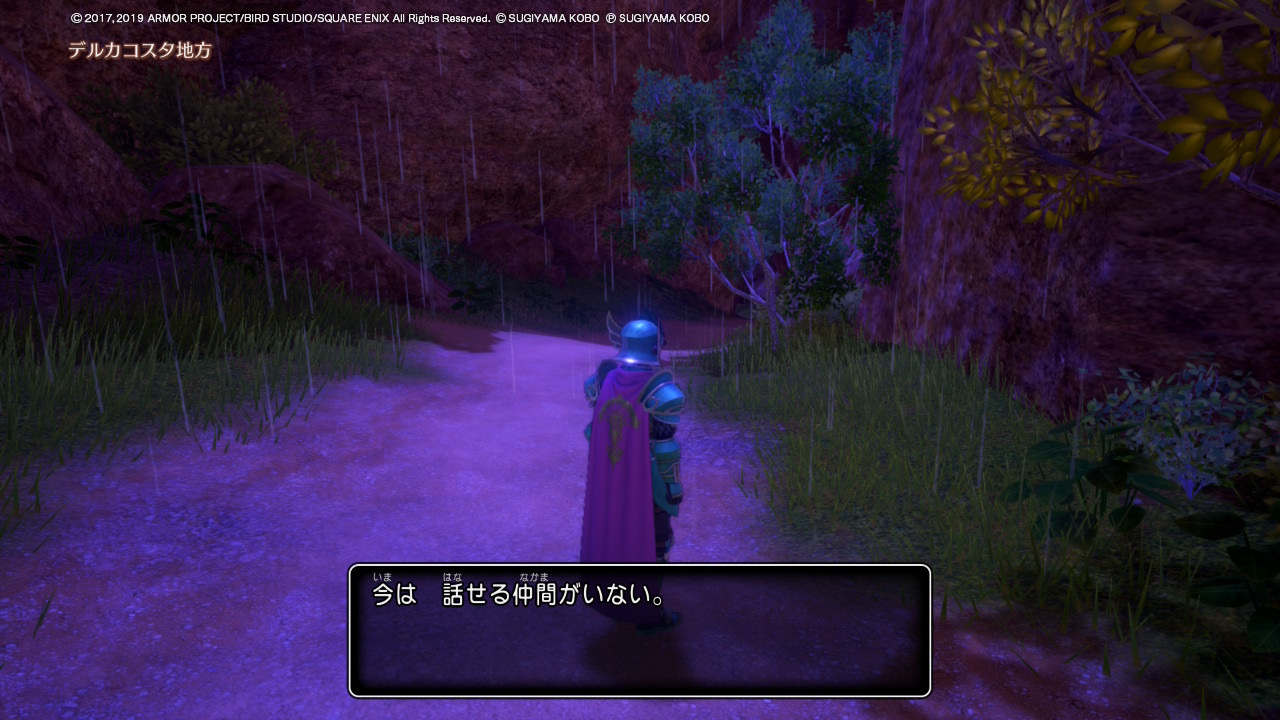
Task: Dismiss the 今は話せる仲間がいない message box
Action: (x=639, y=630)
